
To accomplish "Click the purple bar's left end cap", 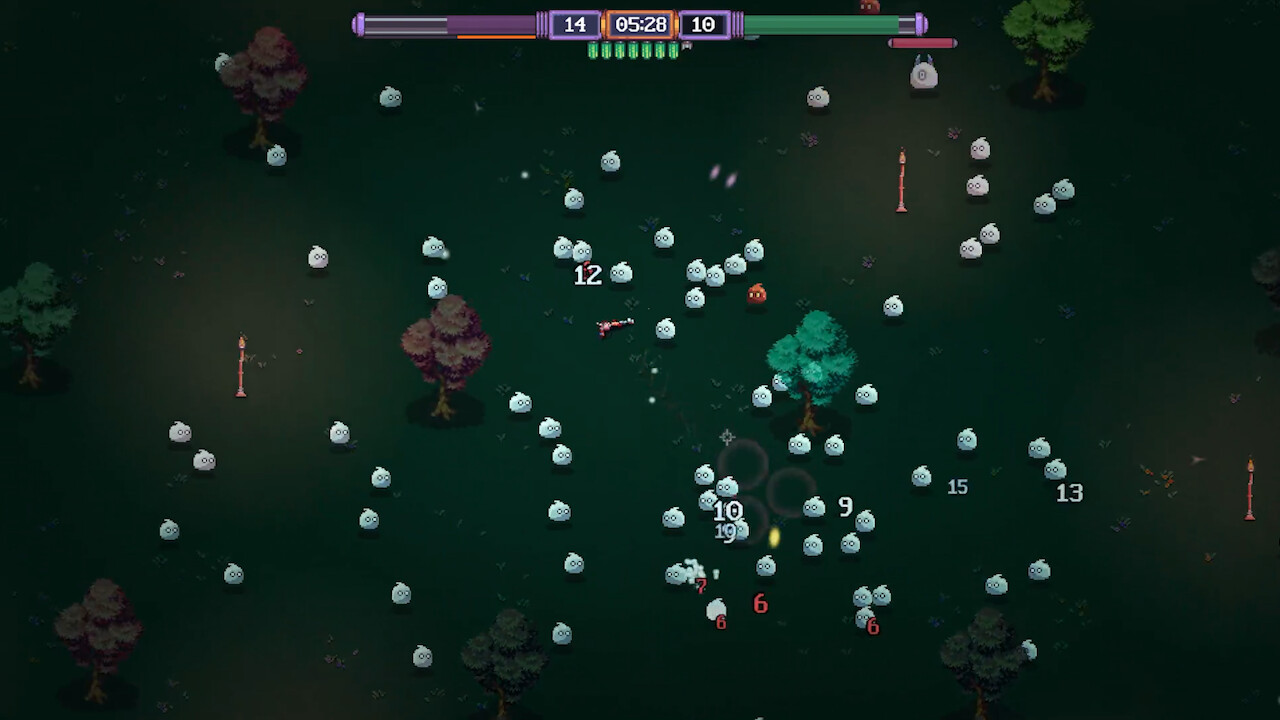I will (x=360, y=24).
